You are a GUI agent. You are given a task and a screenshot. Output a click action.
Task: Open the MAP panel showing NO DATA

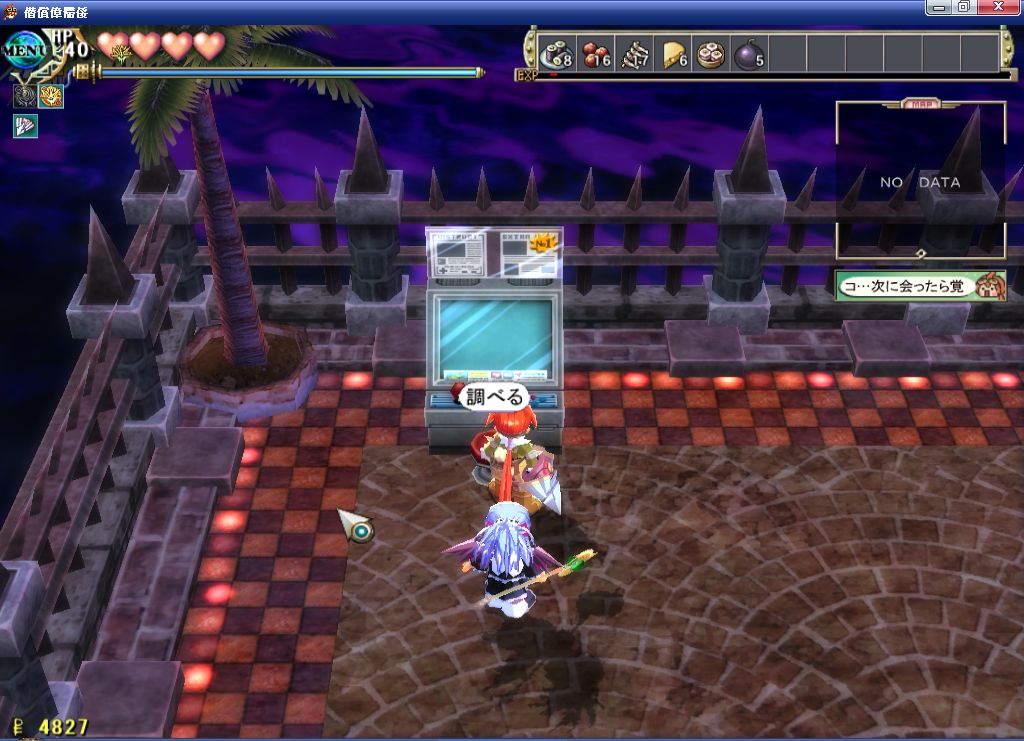tap(920, 181)
